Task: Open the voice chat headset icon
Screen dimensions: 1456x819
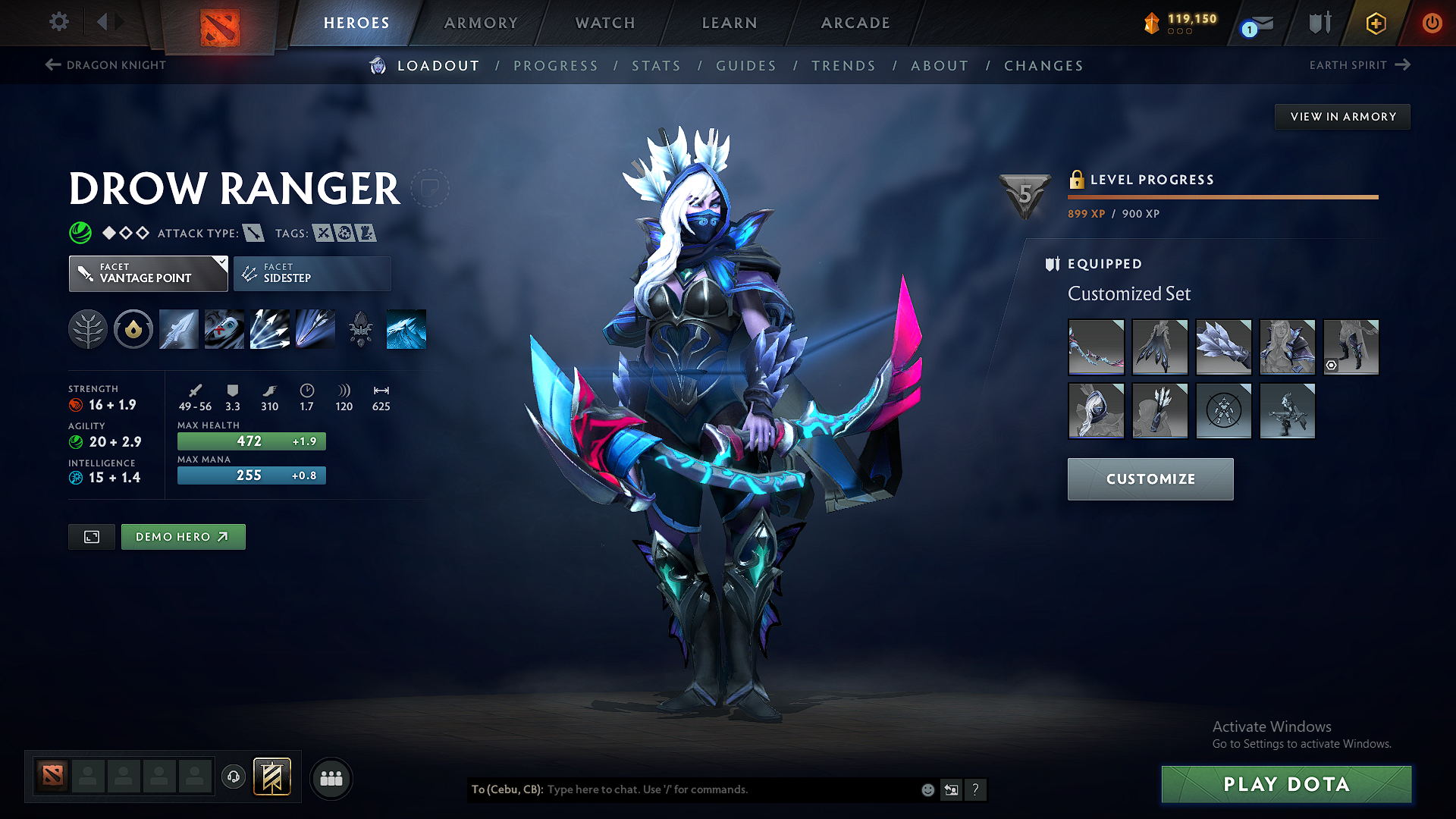Action: [234, 777]
